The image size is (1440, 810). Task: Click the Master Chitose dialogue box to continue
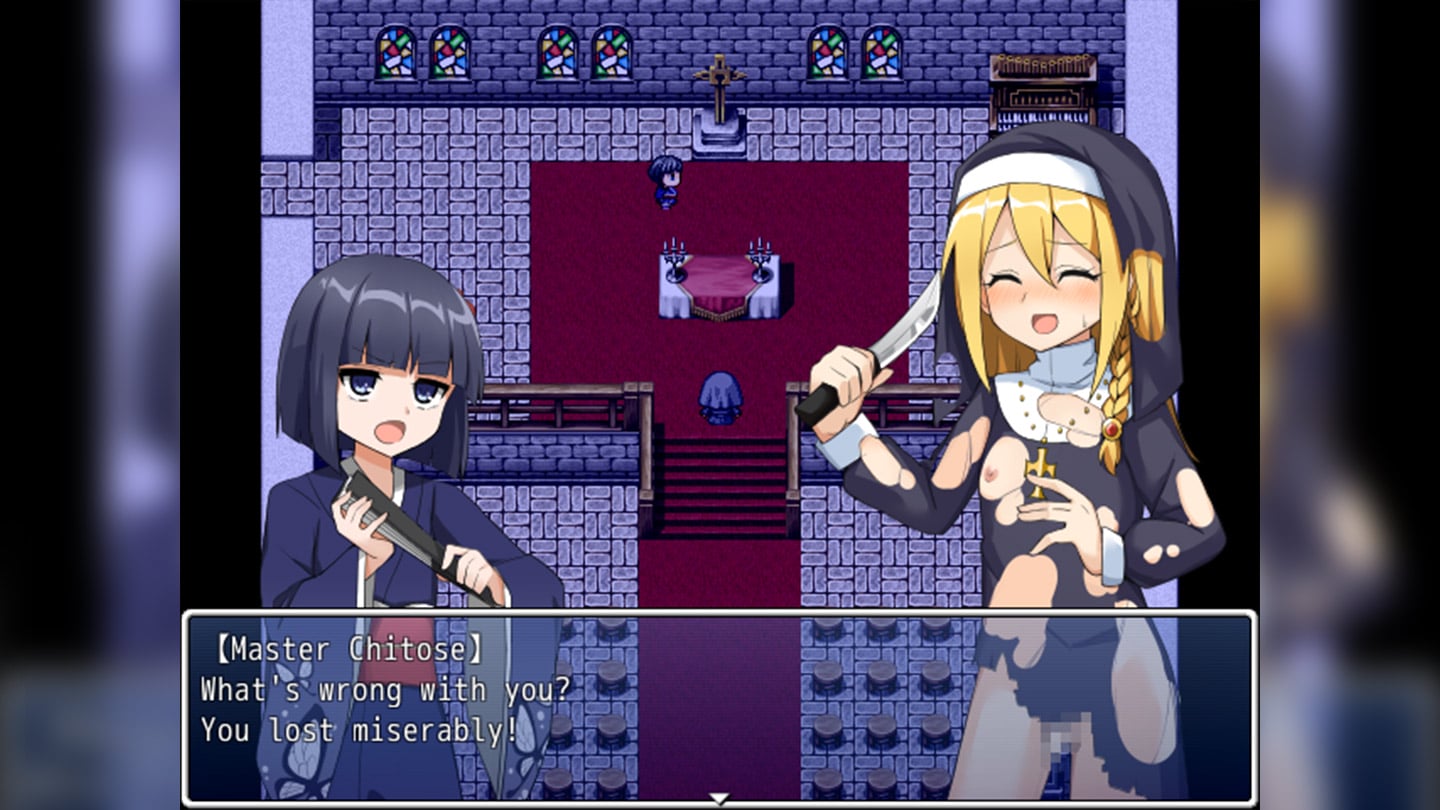tap(718, 705)
